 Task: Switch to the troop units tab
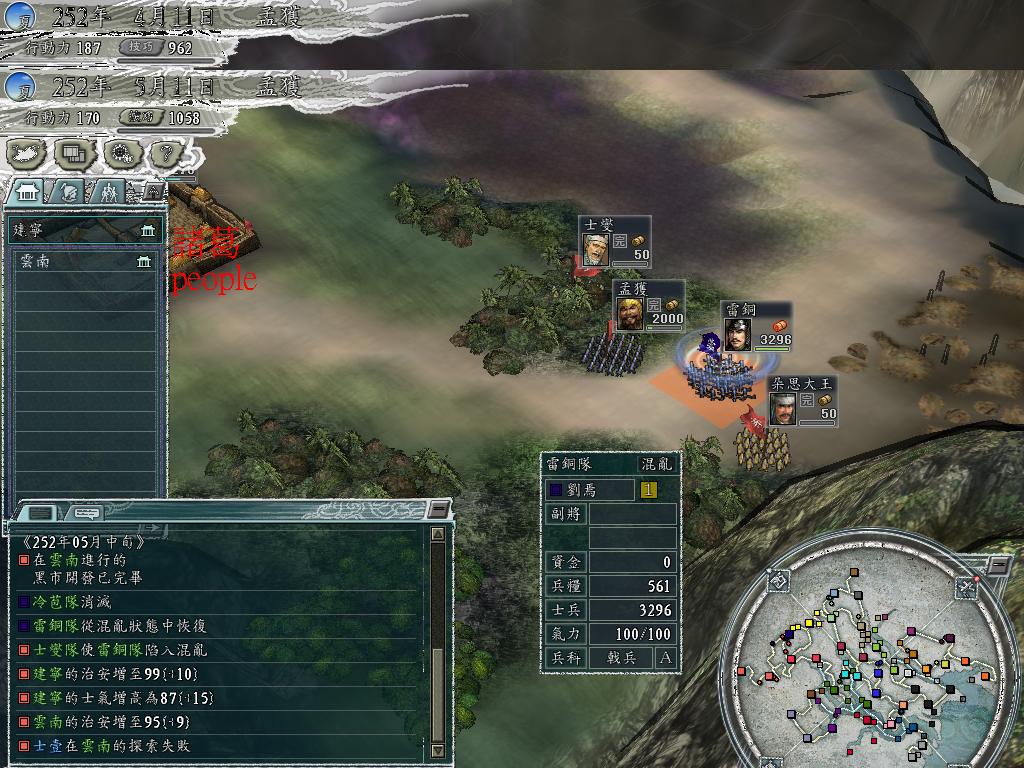pyautogui.click(x=109, y=191)
